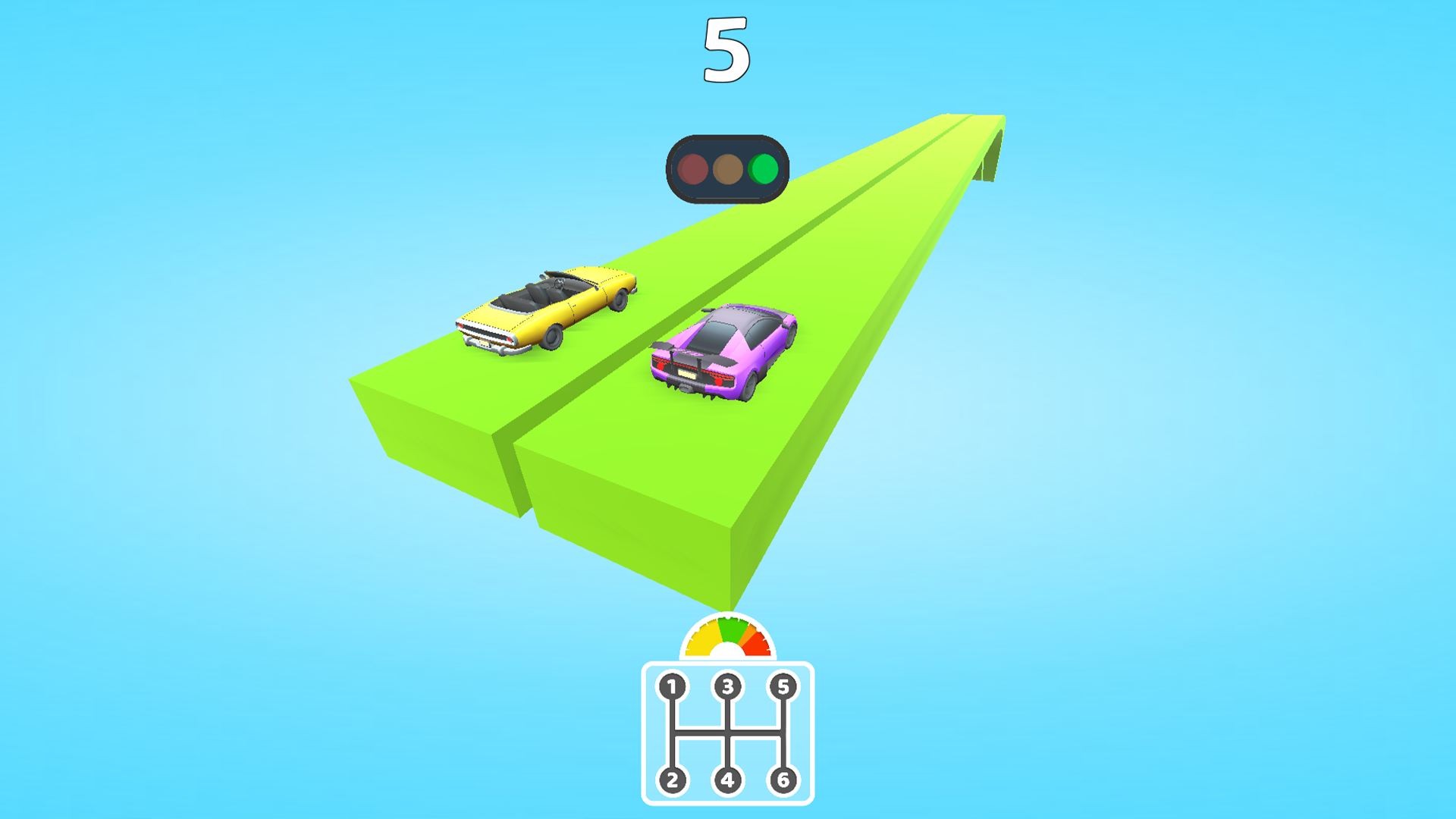Tap the green traffic light
Image resolution: width=1456 pixels, height=819 pixels.
pyautogui.click(x=764, y=170)
